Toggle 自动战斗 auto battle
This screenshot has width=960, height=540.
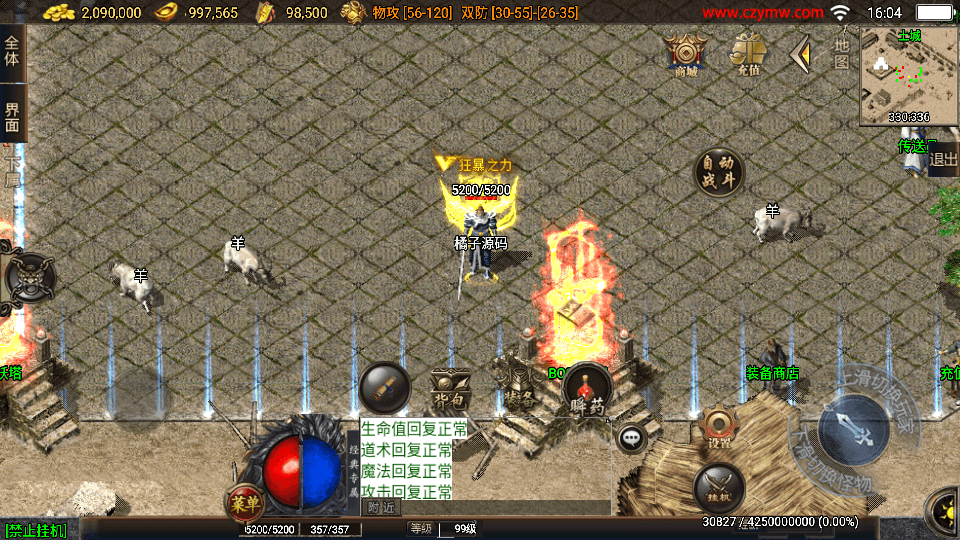[x=719, y=173]
